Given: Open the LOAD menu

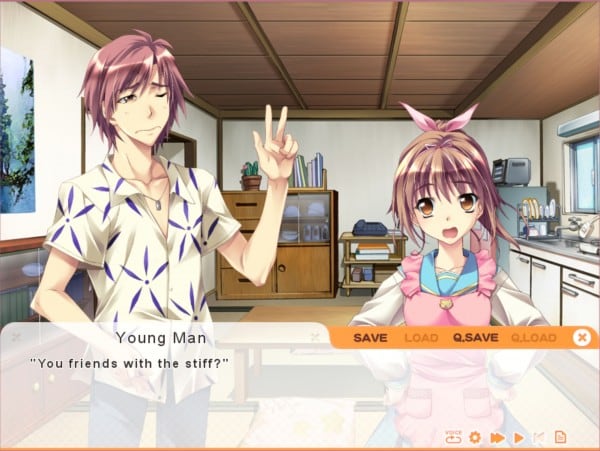Looking at the screenshot, I should (421, 338).
